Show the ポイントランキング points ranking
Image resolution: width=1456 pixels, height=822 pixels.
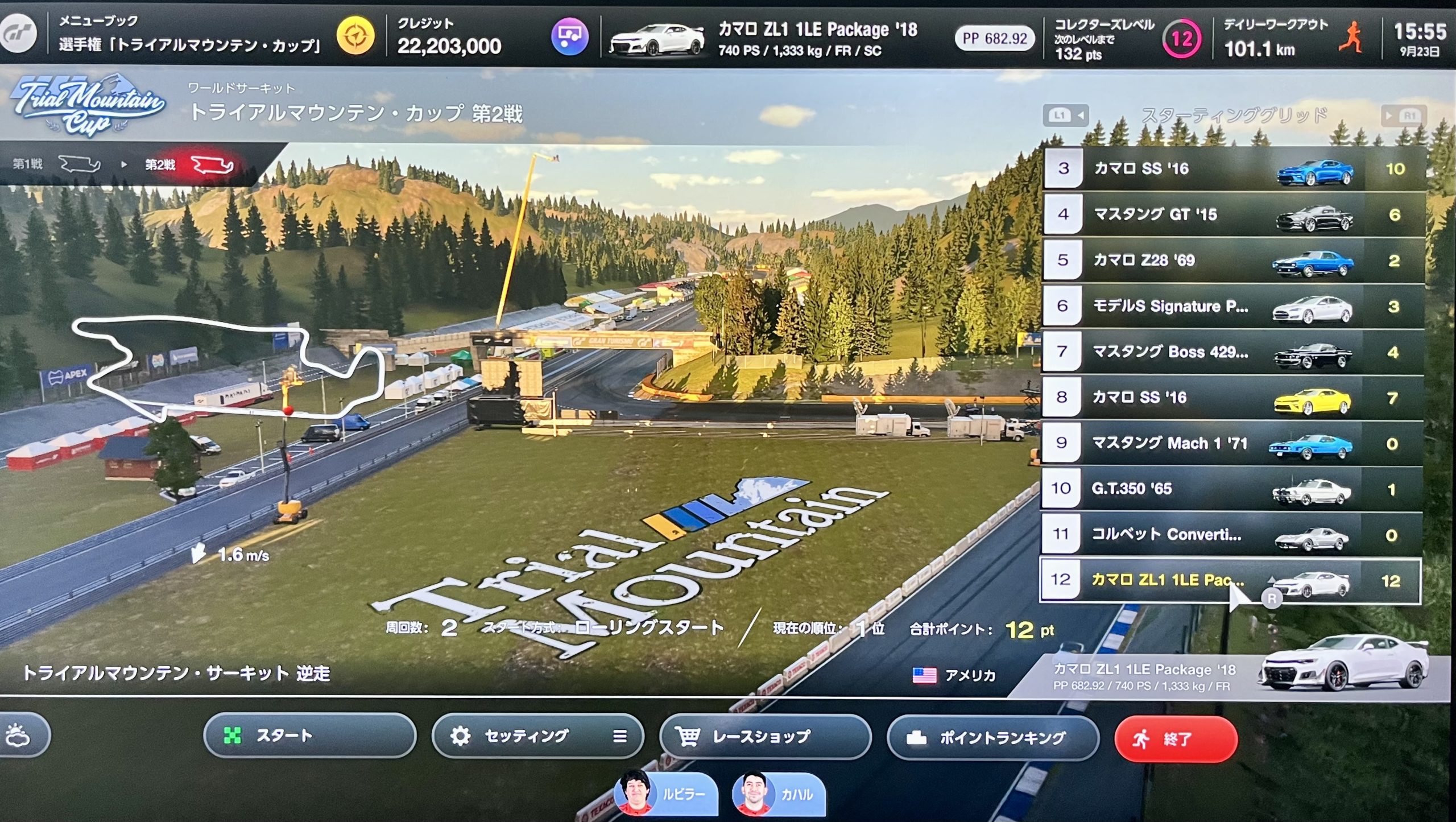point(992,738)
